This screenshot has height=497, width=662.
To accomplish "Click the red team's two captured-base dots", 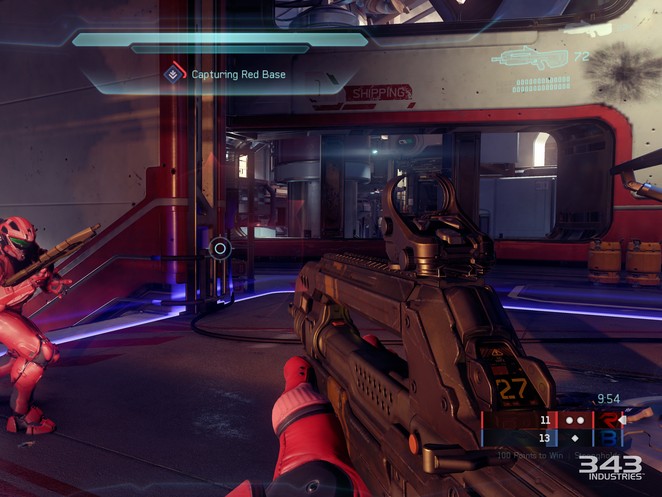I will pos(575,421).
